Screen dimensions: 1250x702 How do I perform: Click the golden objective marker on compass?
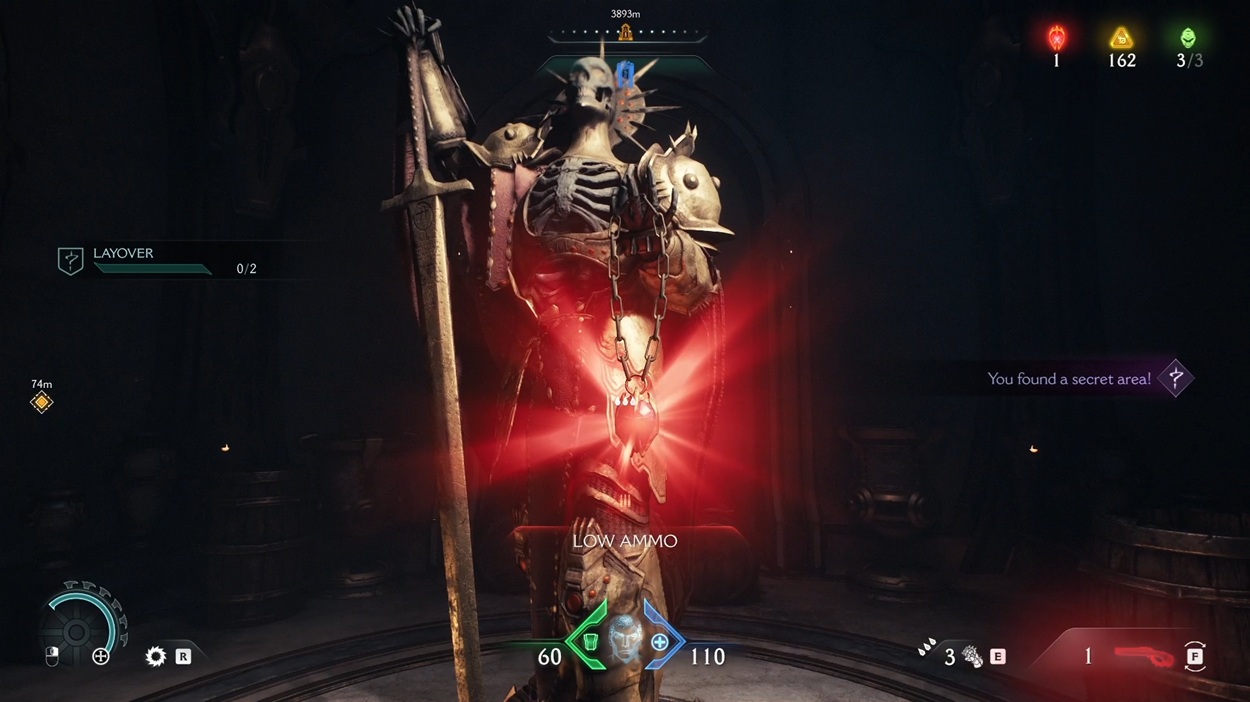(x=626, y=33)
